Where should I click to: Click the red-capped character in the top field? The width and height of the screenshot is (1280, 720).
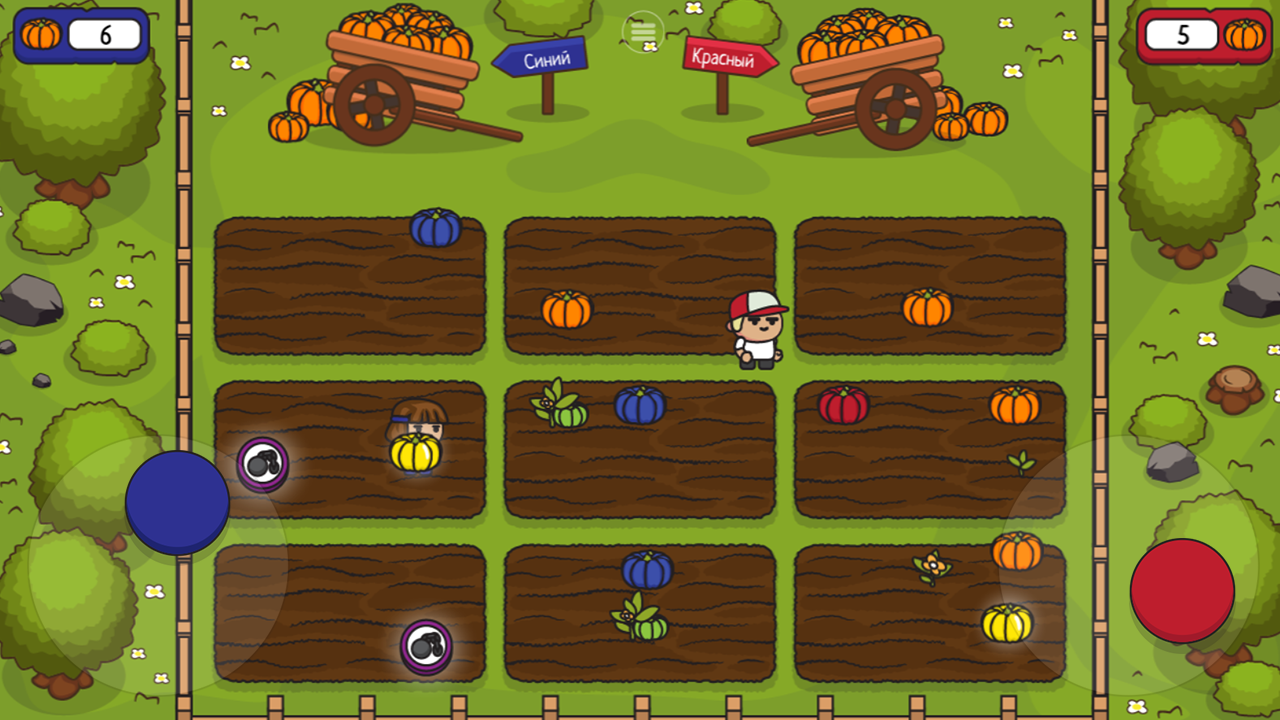(x=757, y=330)
